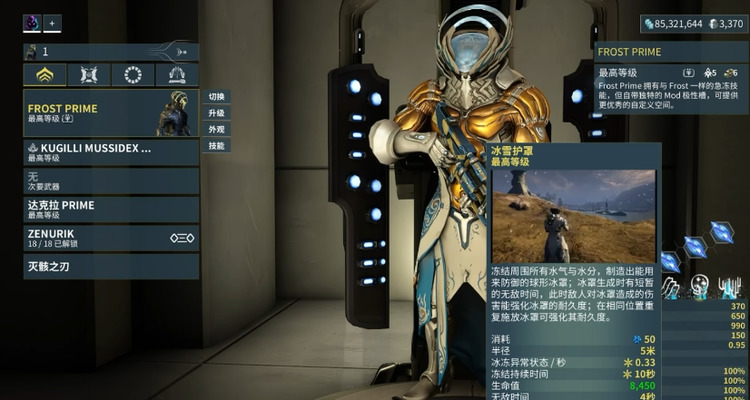Select the 灭骸之刃 slot
This screenshot has height=400, width=750.
110,267
